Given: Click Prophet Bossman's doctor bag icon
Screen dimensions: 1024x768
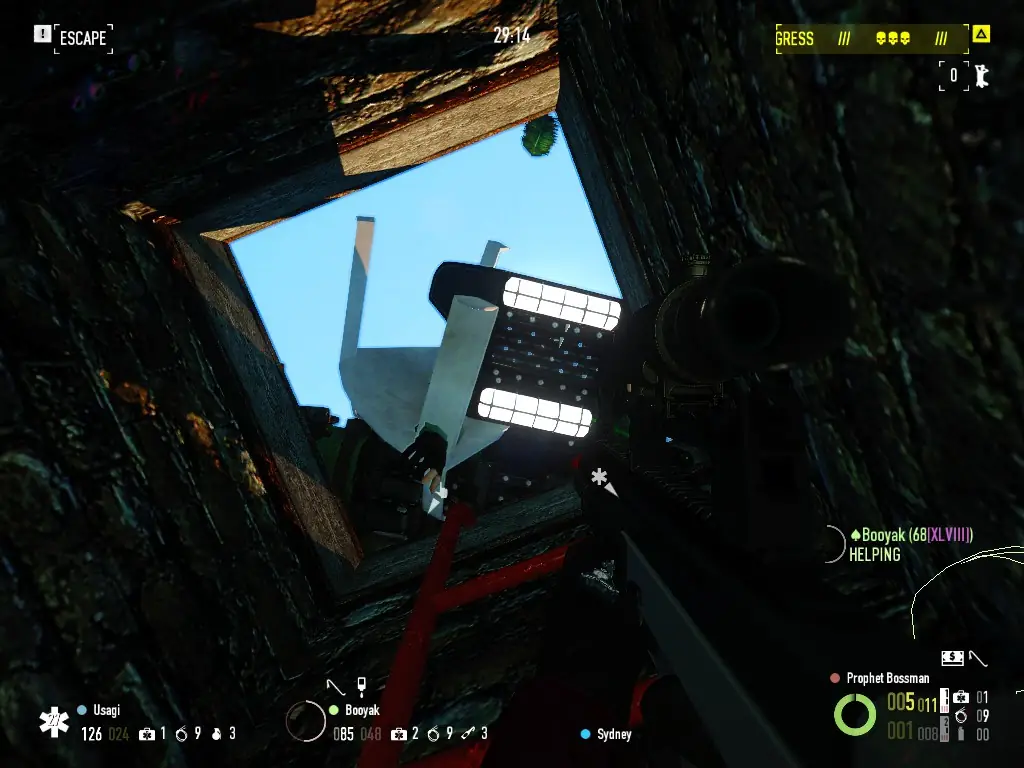Looking at the screenshot, I should point(960,697).
